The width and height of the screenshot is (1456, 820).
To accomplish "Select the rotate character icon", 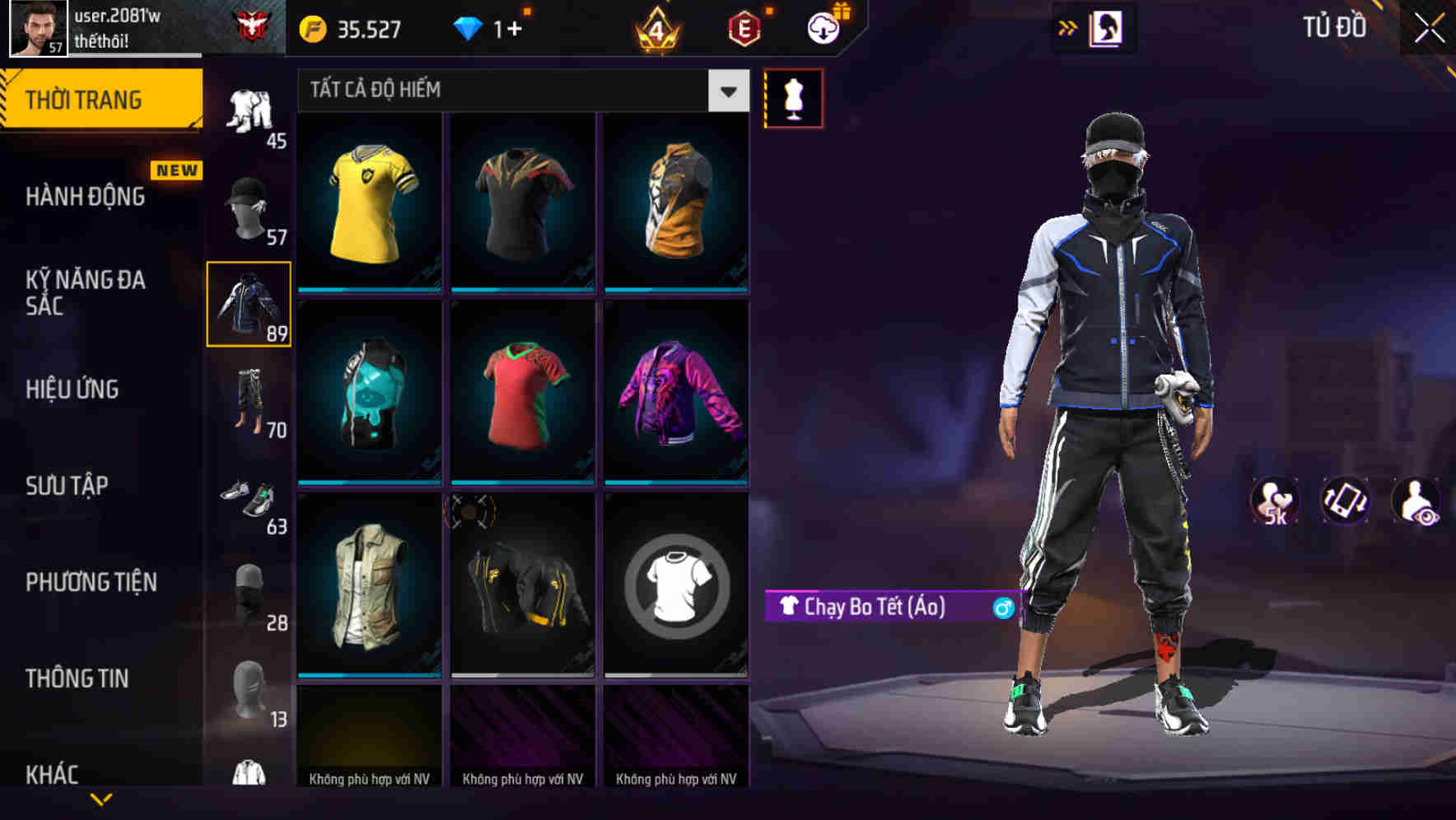I will coord(1344,498).
